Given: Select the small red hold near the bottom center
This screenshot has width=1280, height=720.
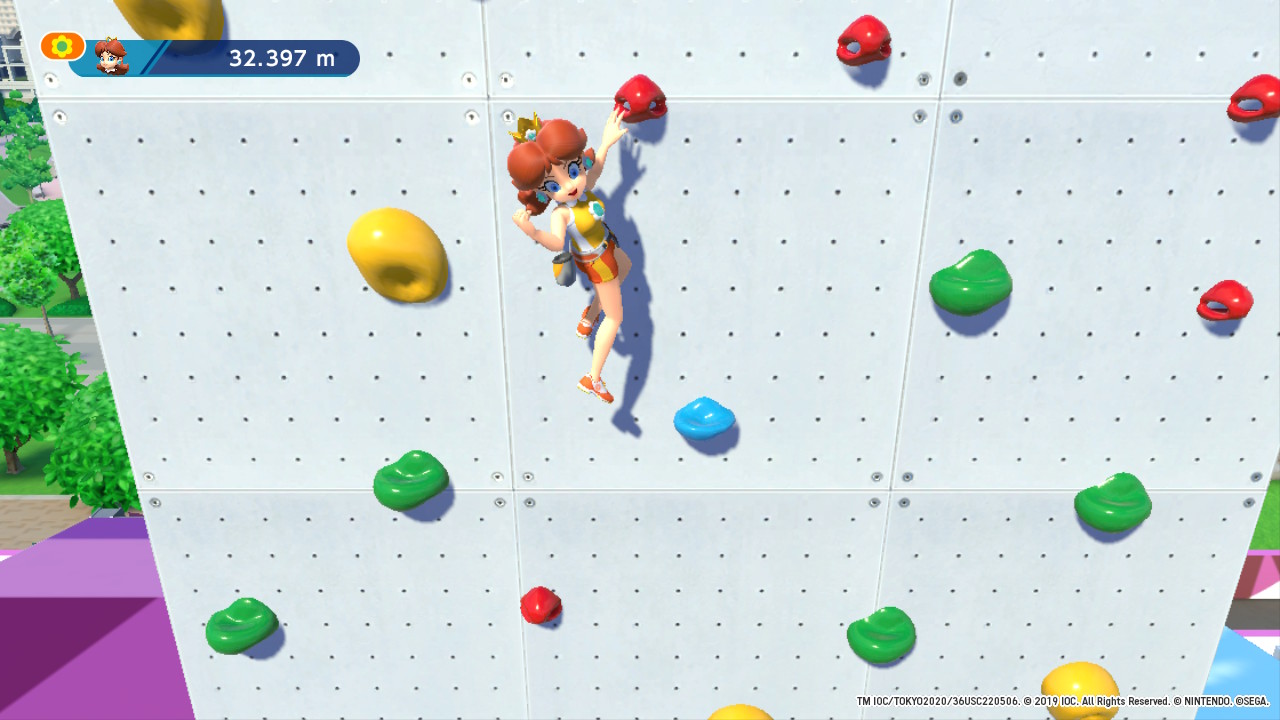Looking at the screenshot, I should pos(541,604).
